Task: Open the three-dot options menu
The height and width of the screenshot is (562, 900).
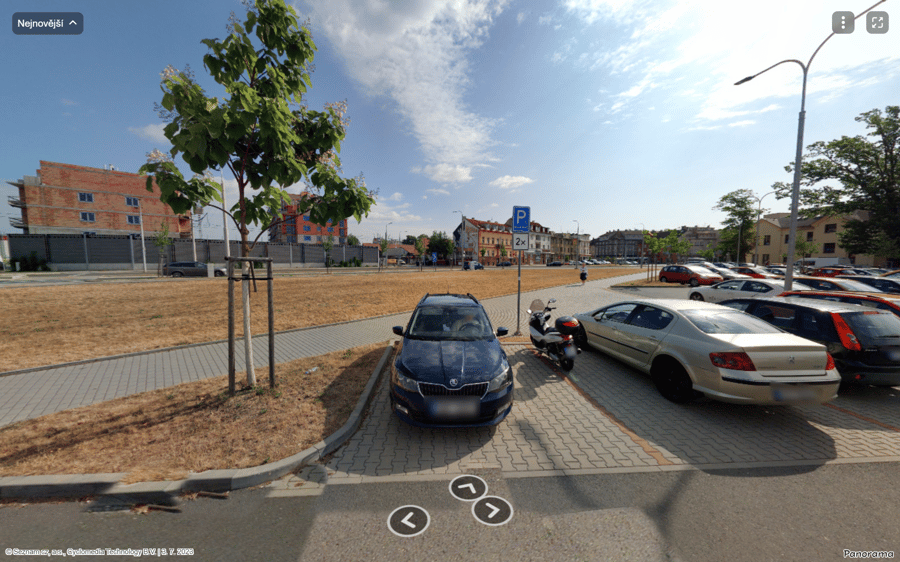Action: click(x=843, y=23)
